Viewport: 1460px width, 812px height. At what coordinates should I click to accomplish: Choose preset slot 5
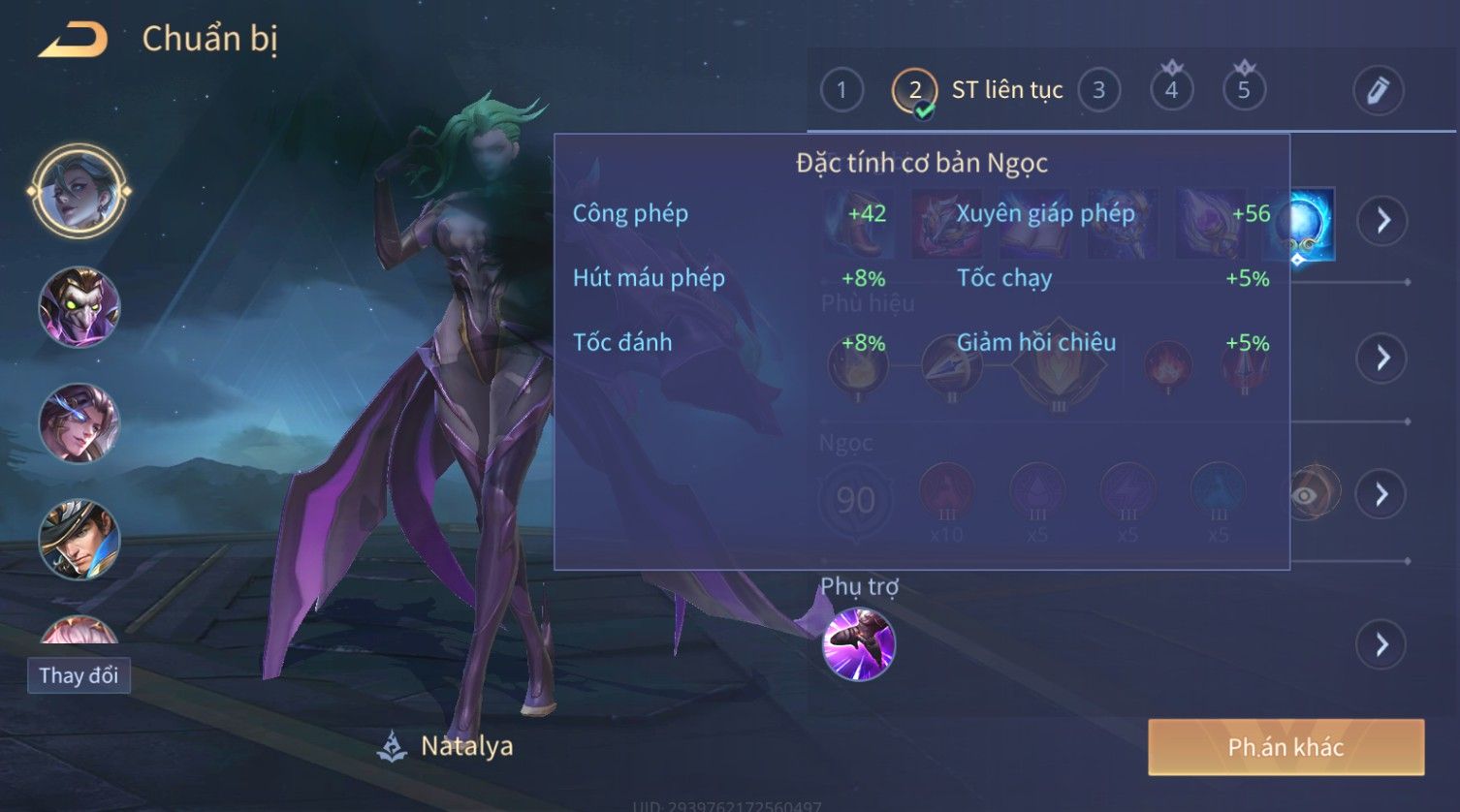pyautogui.click(x=1244, y=91)
